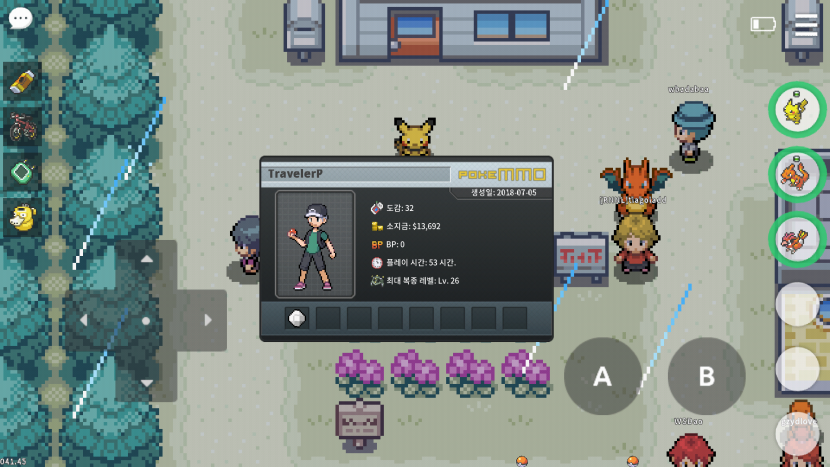Select Charizard in the party list
Screen dimensions: 830x467
click(x=796, y=174)
